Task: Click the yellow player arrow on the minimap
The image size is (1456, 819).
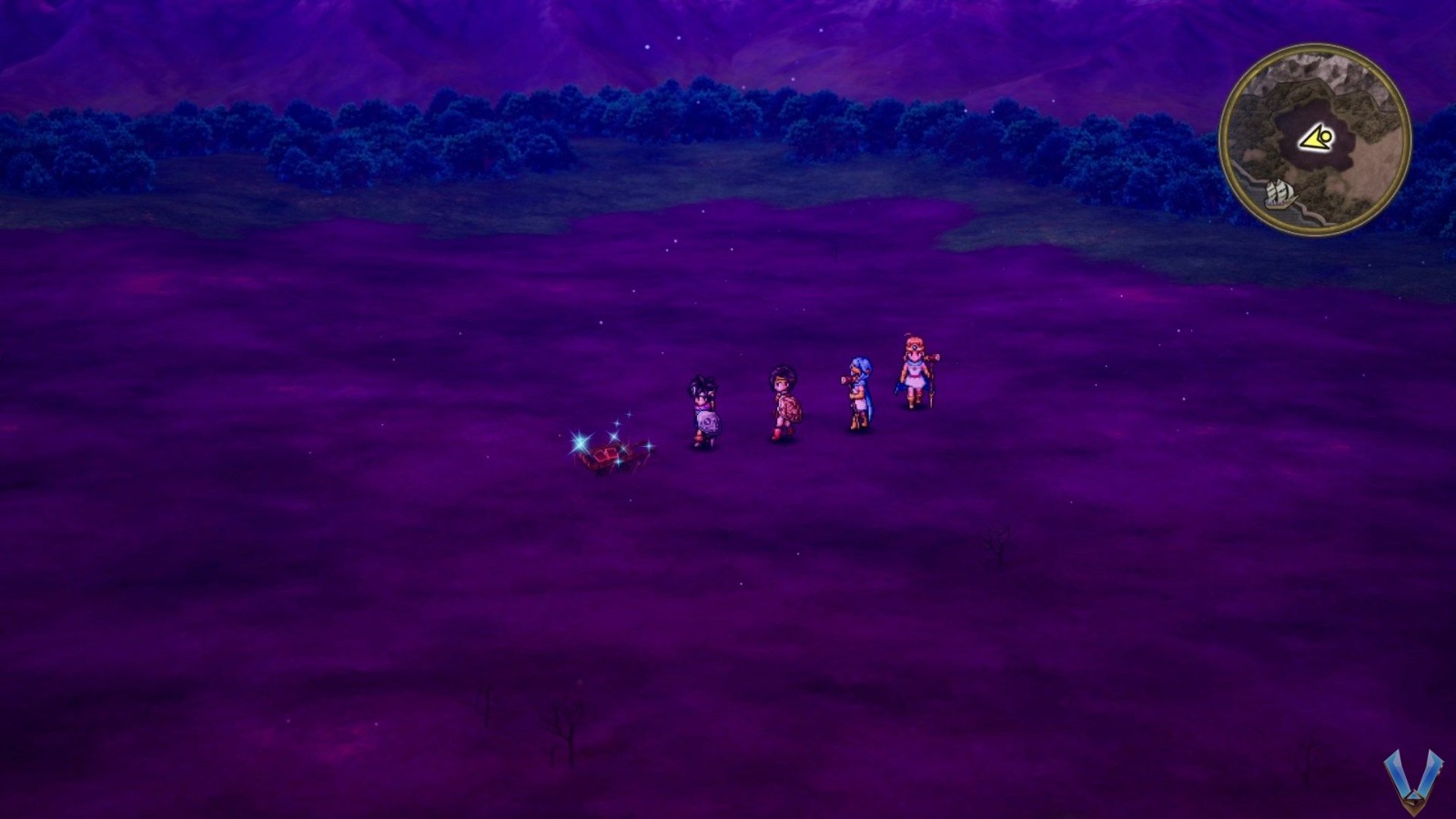Action: 1315,136
